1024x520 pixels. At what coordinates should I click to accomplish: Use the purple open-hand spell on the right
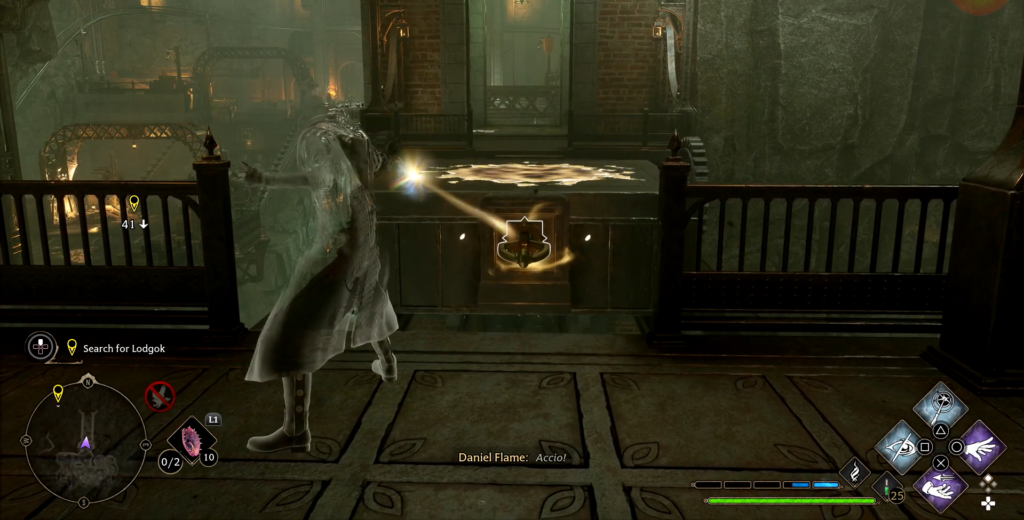click(981, 446)
